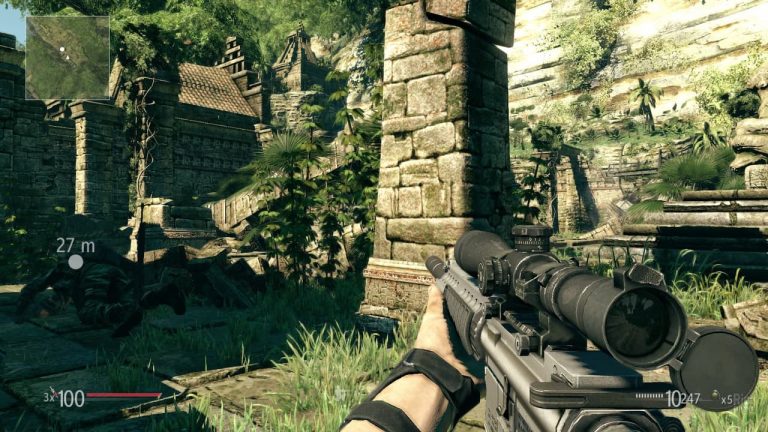The width and height of the screenshot is (768, 432).
Task: Select the 27 m objective waypoint marker
Action: [x=75, y=262]
